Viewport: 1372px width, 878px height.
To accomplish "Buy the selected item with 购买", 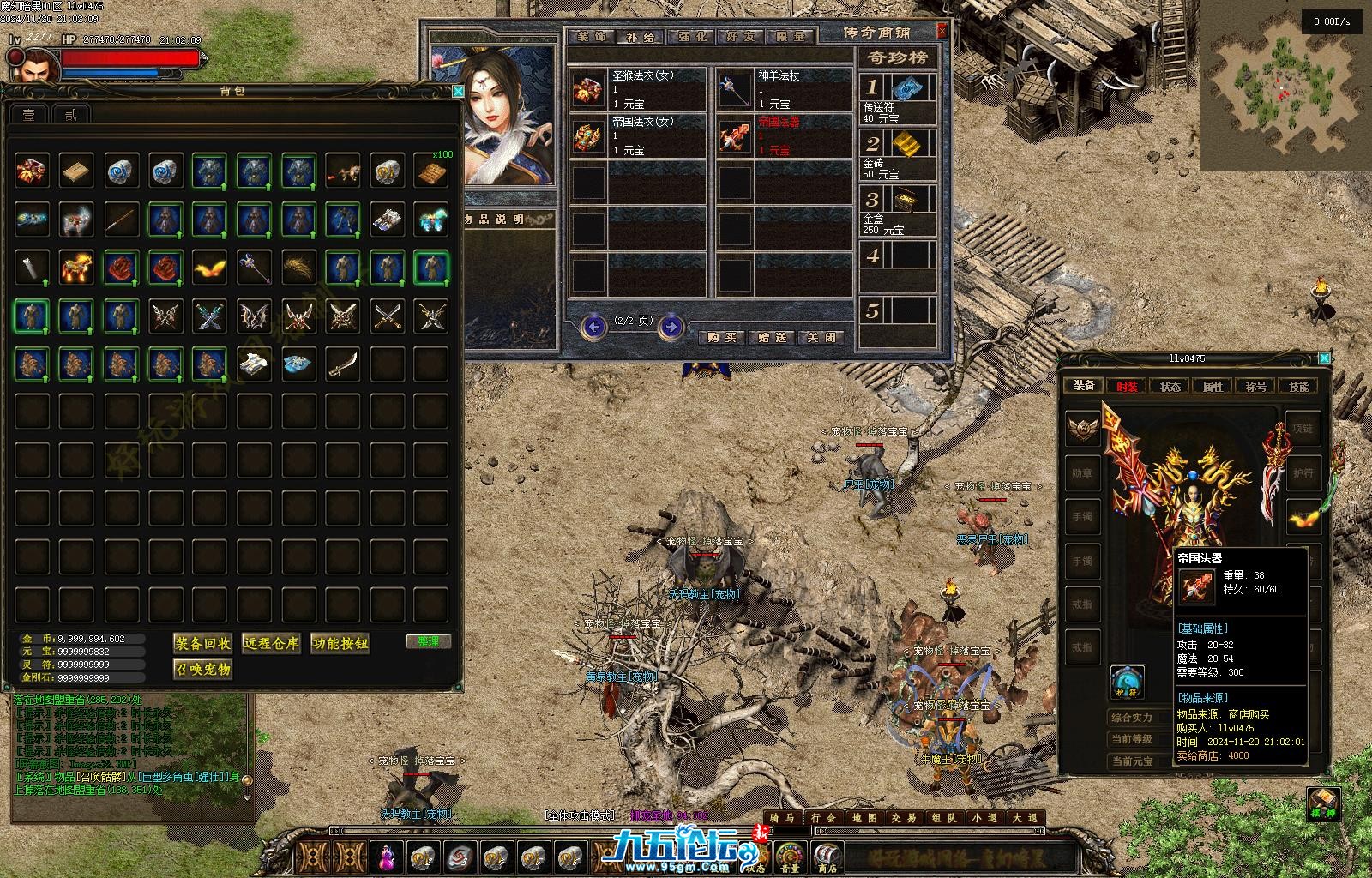I will click(722, 337).
